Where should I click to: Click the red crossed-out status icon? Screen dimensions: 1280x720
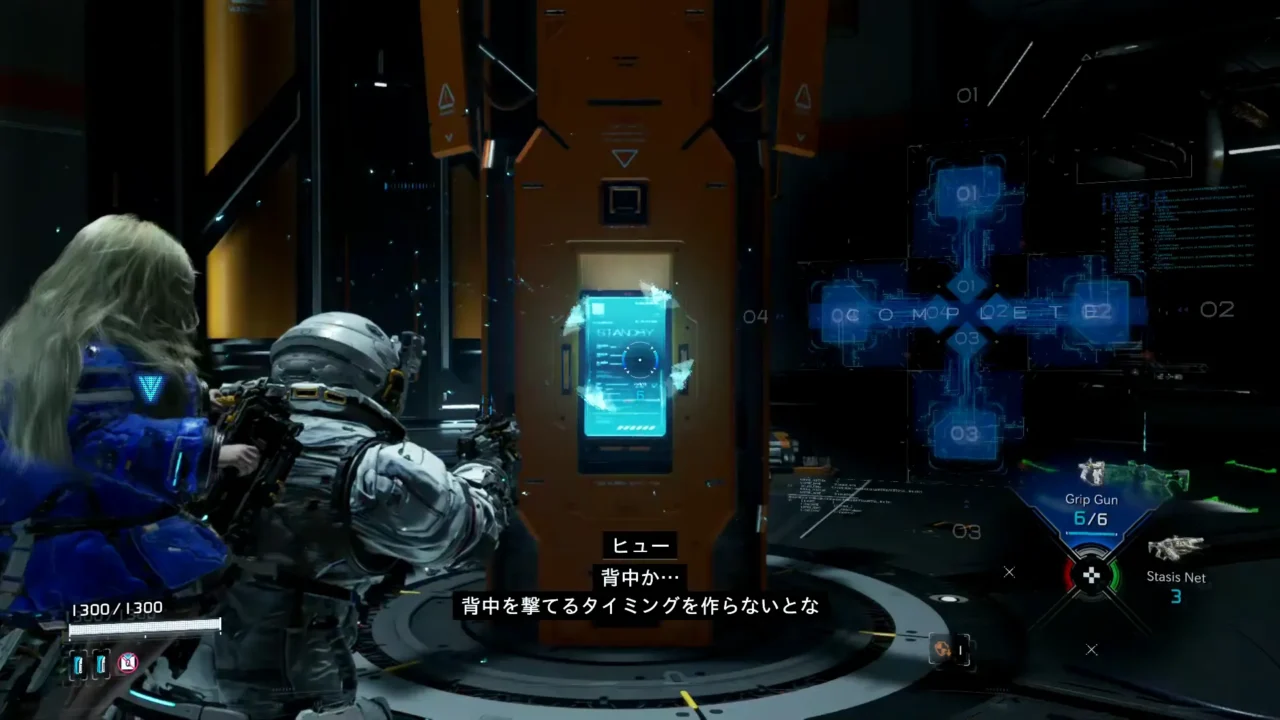tap(127, 662)
